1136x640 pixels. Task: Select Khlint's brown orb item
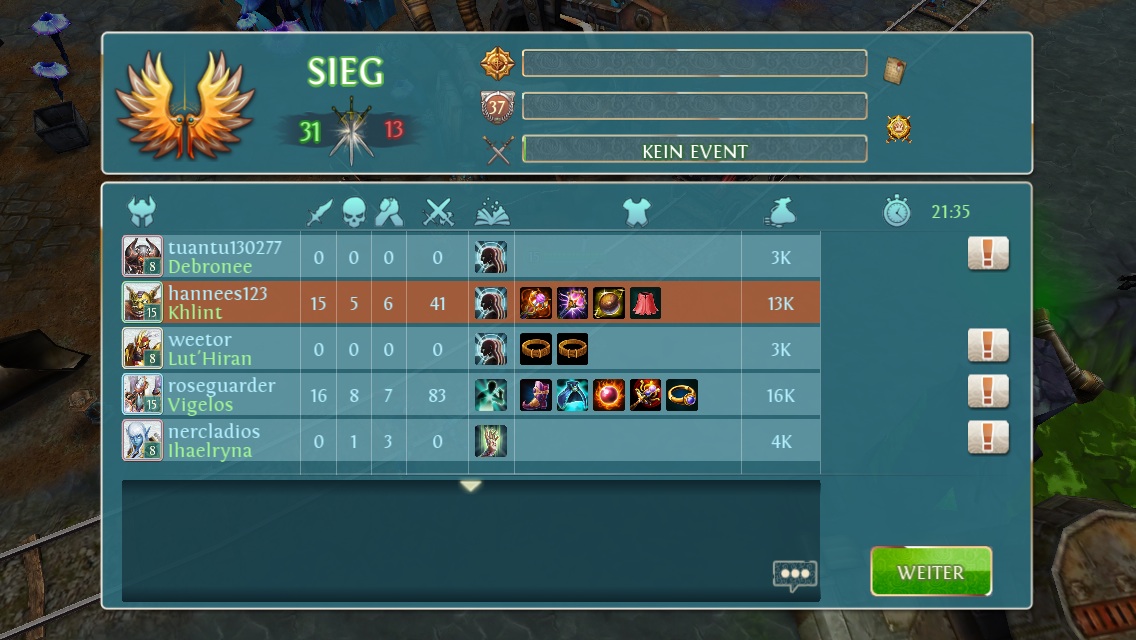point(609,303)
